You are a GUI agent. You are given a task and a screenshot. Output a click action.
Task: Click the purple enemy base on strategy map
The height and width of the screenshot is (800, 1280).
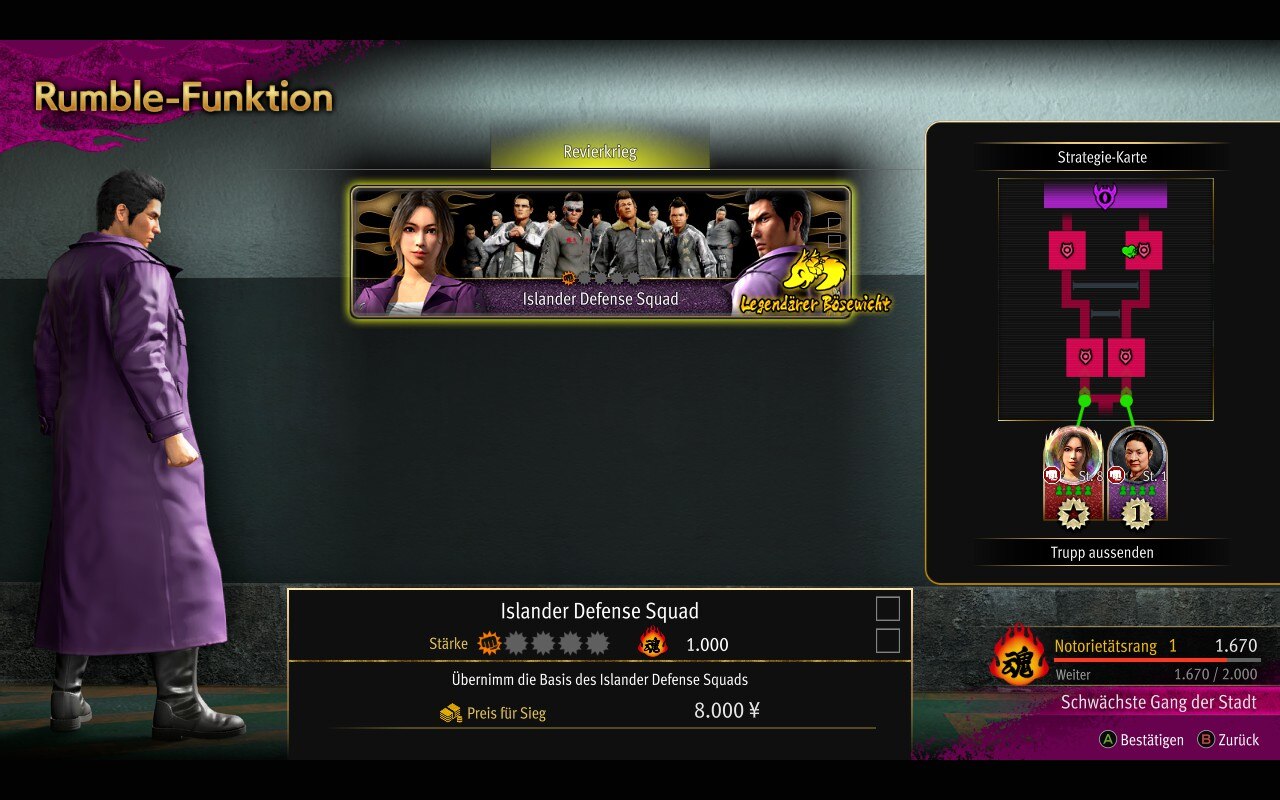point(1105,195)
